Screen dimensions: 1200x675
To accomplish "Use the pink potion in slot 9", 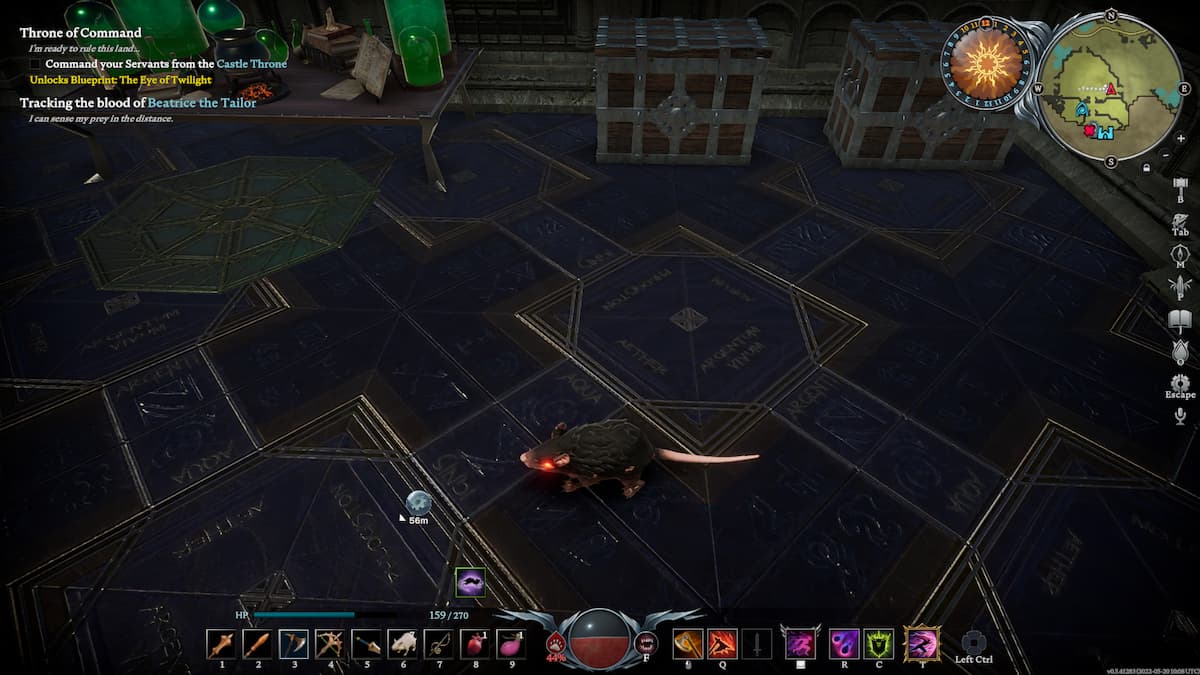I will [511, 643].
